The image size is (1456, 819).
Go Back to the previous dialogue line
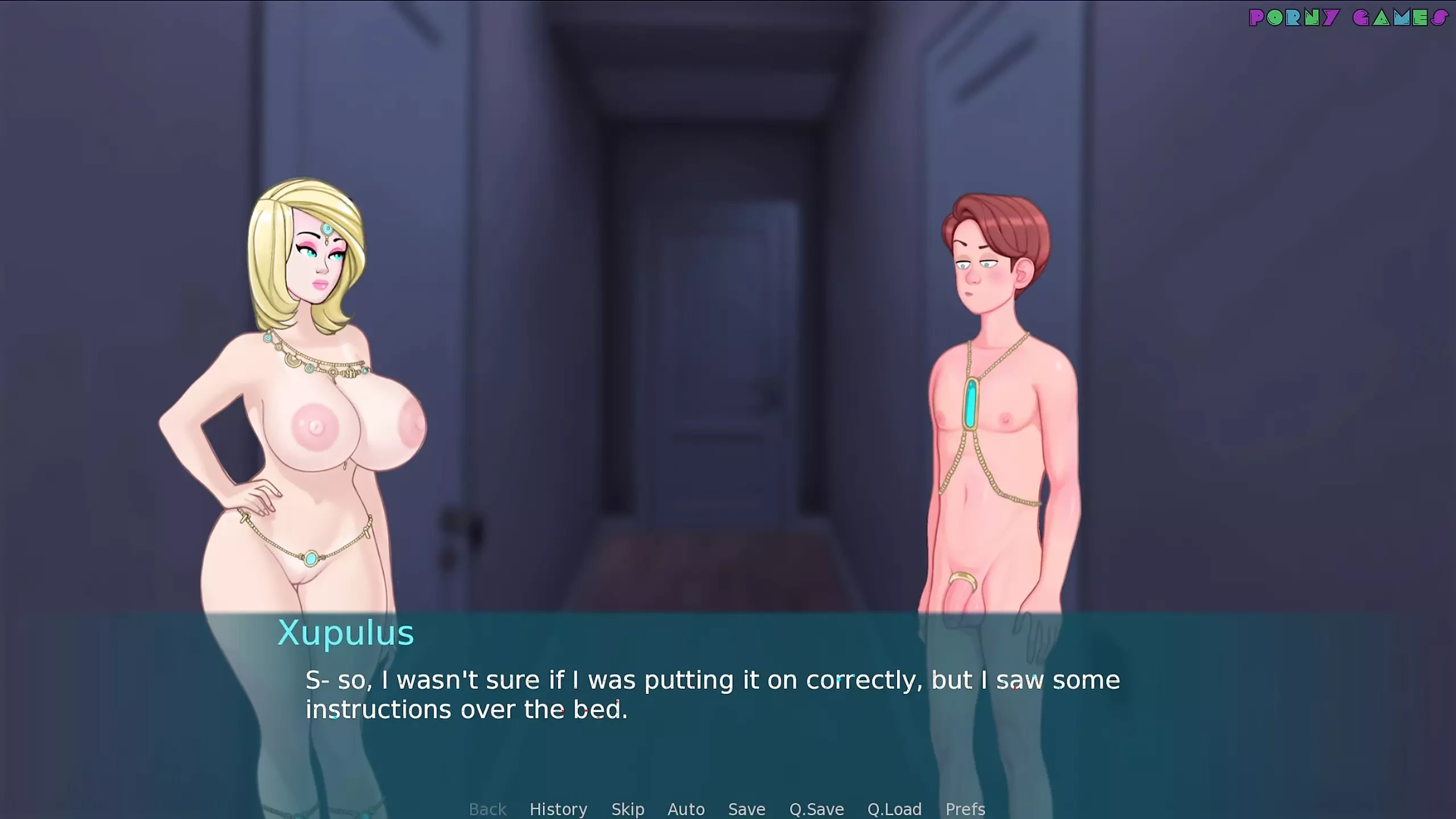[487, 809]
